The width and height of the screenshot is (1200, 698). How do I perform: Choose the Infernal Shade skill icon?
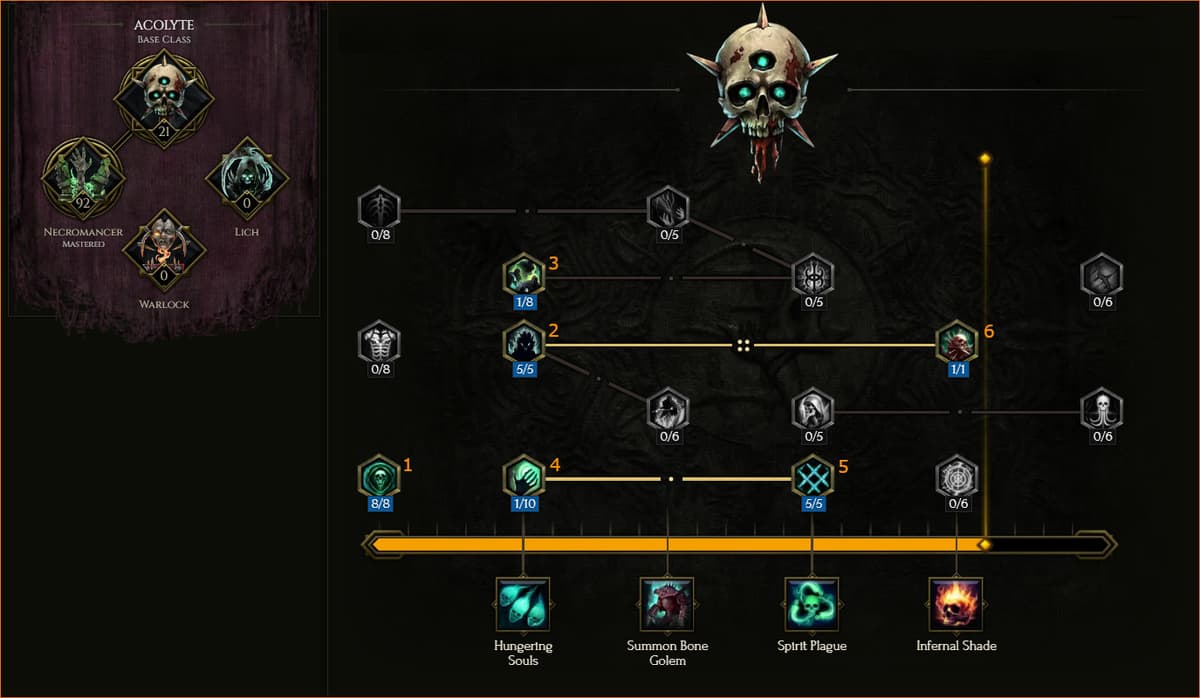[956, 604]
